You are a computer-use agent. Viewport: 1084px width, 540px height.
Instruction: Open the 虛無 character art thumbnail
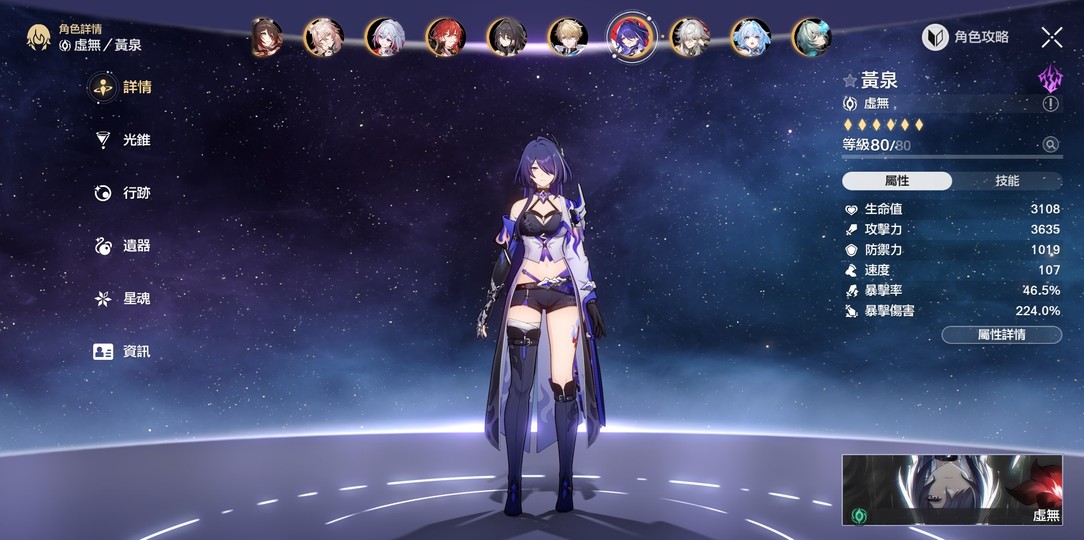951,490
